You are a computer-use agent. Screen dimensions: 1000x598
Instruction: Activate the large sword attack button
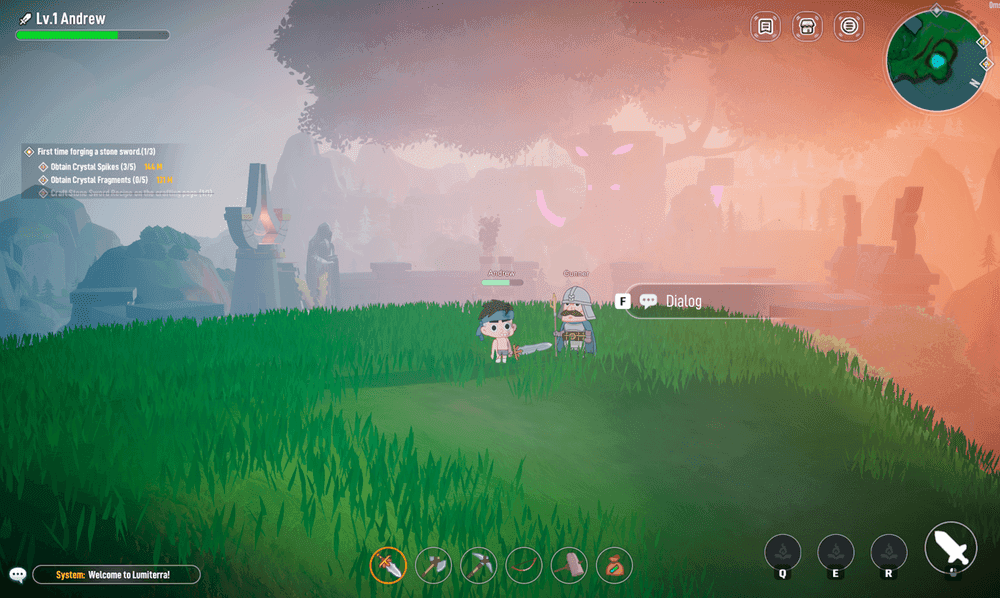pyautogui.click(x=951, y=548)
